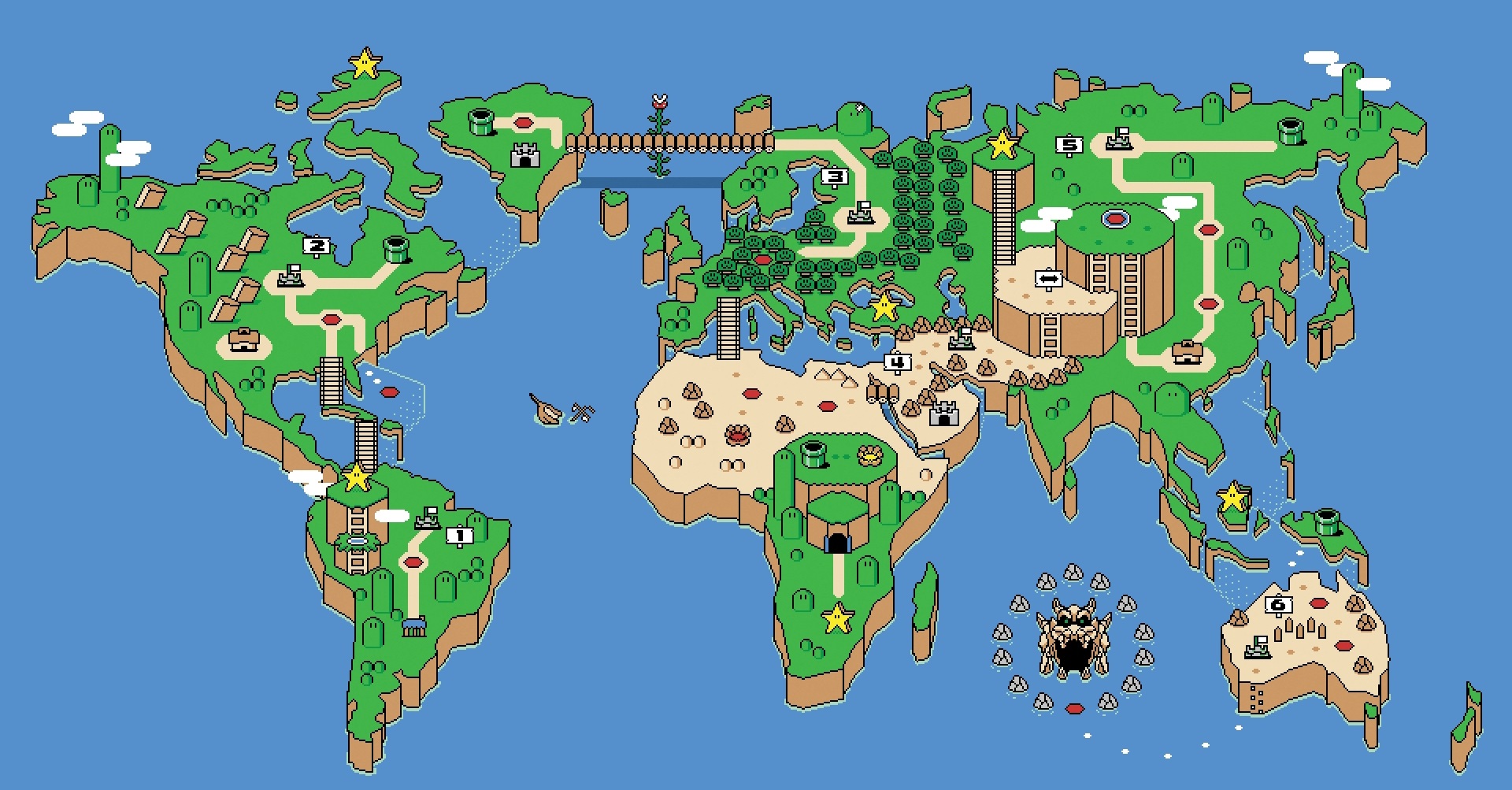
Task: Select the World 4 sign
Action: pos(897,362)
